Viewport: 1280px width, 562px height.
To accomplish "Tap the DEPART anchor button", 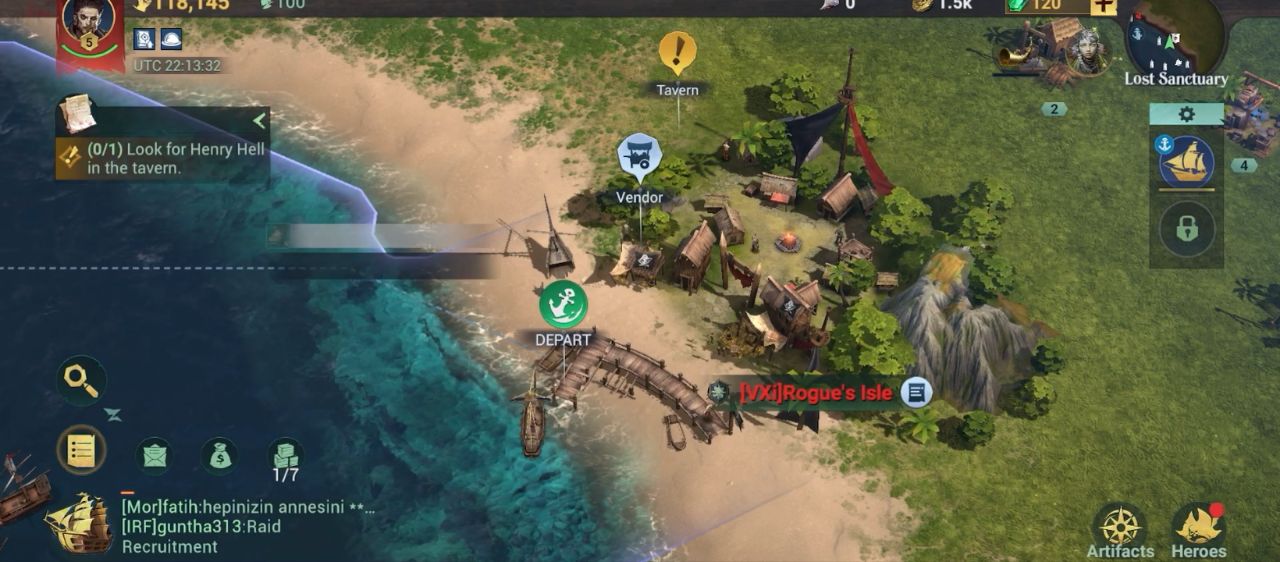I will (x=563, y=304).
